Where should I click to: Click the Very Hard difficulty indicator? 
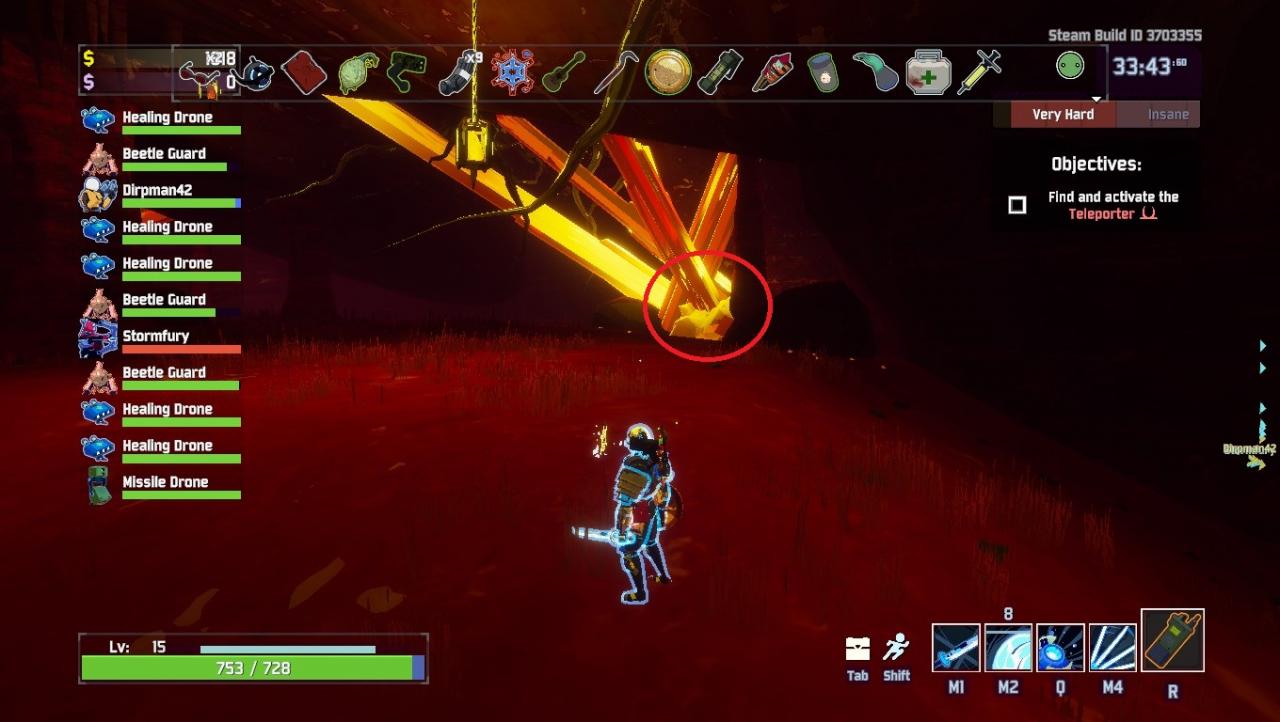(1062, 114)
